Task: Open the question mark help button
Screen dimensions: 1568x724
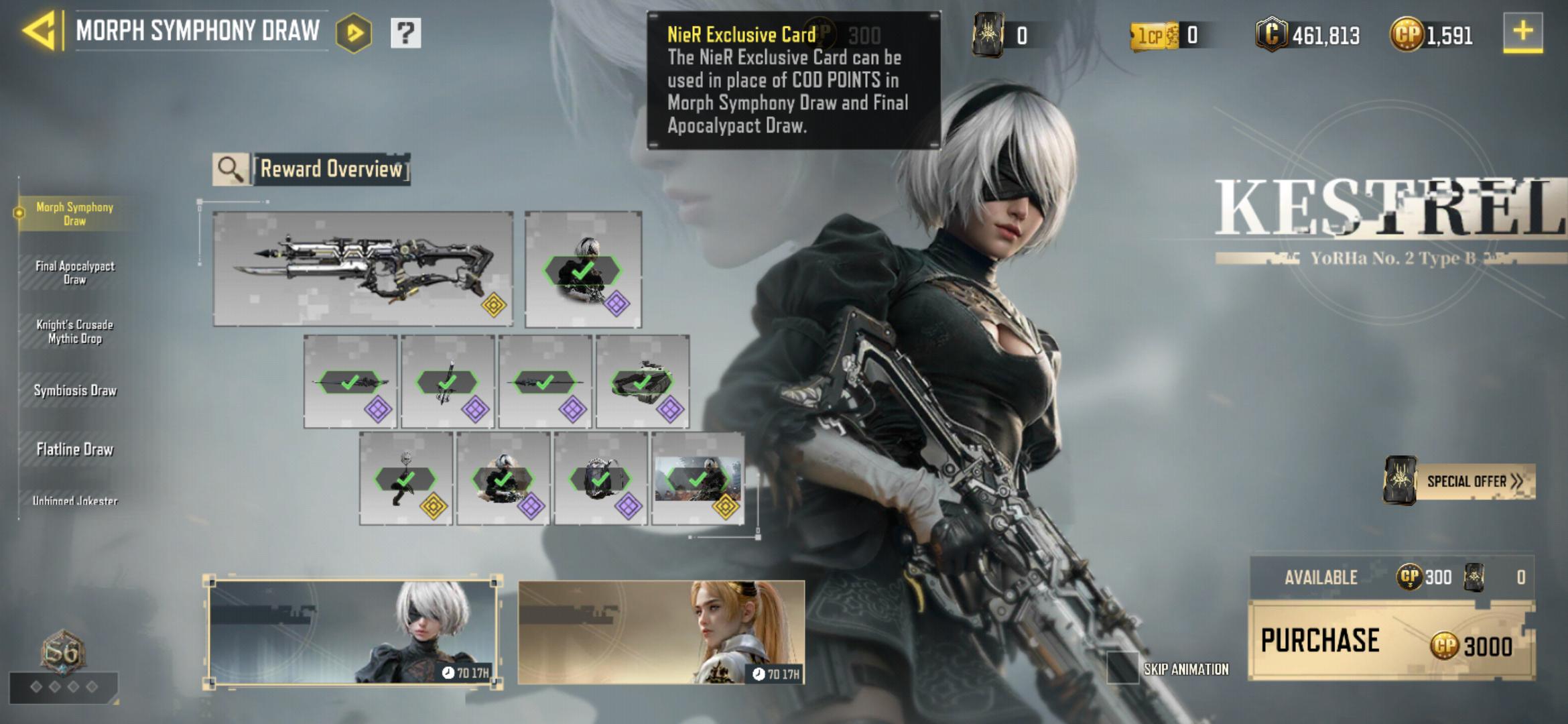Action: pos(405,32)
